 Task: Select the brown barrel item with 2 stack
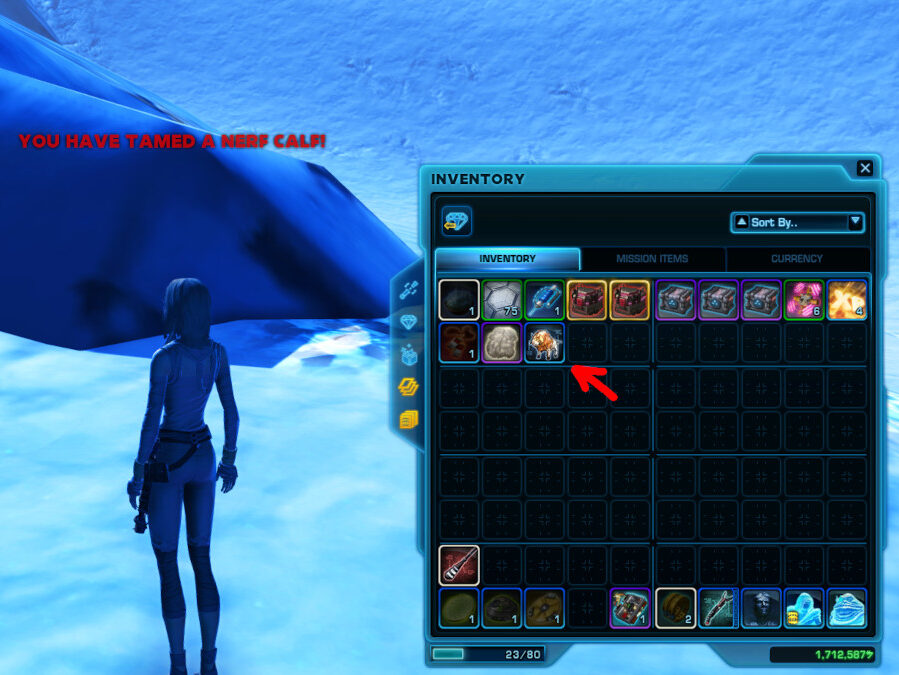tap(675, 608)
